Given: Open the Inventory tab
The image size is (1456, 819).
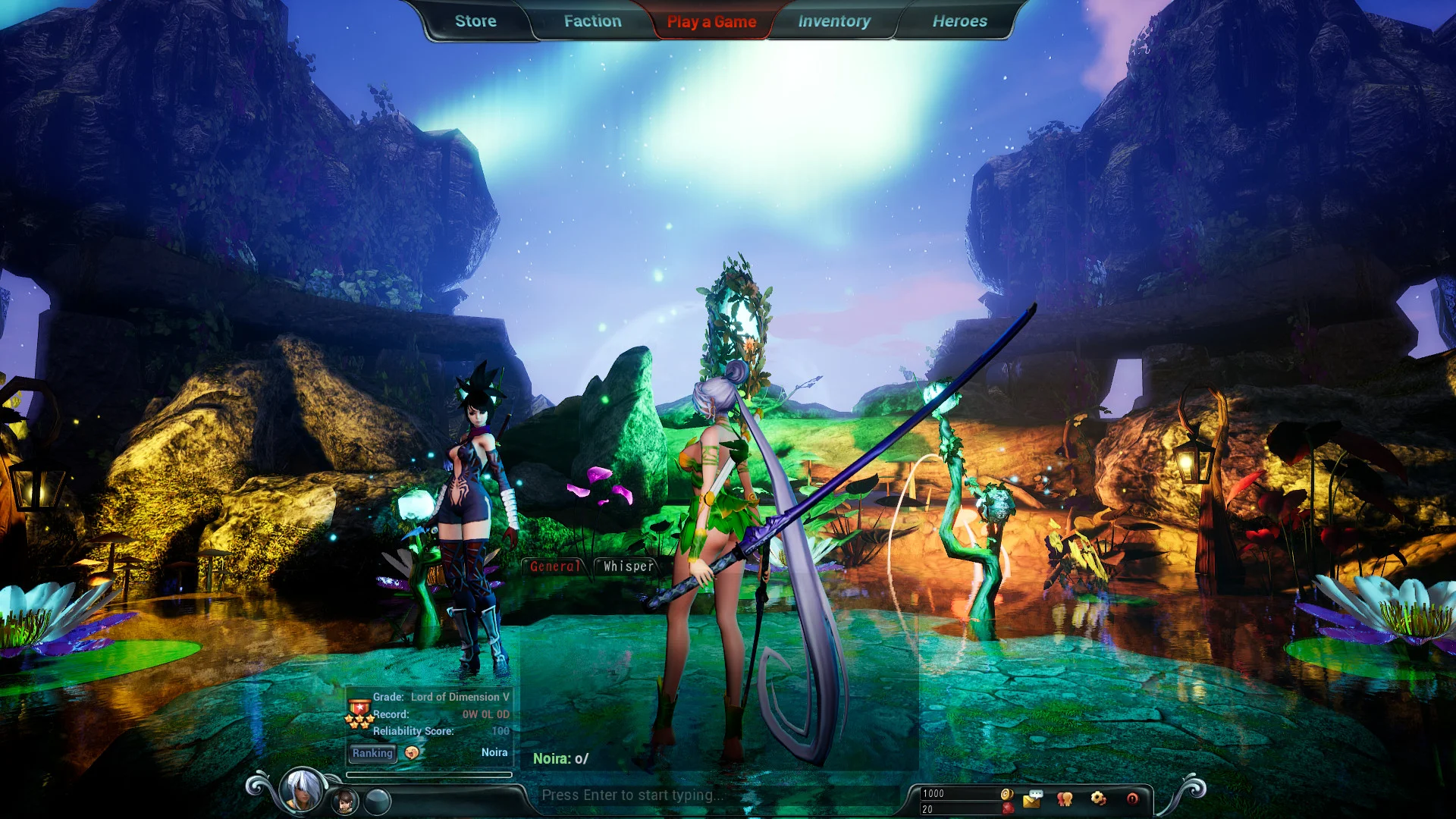Looking at the screenshot, I should pos(833,20).
